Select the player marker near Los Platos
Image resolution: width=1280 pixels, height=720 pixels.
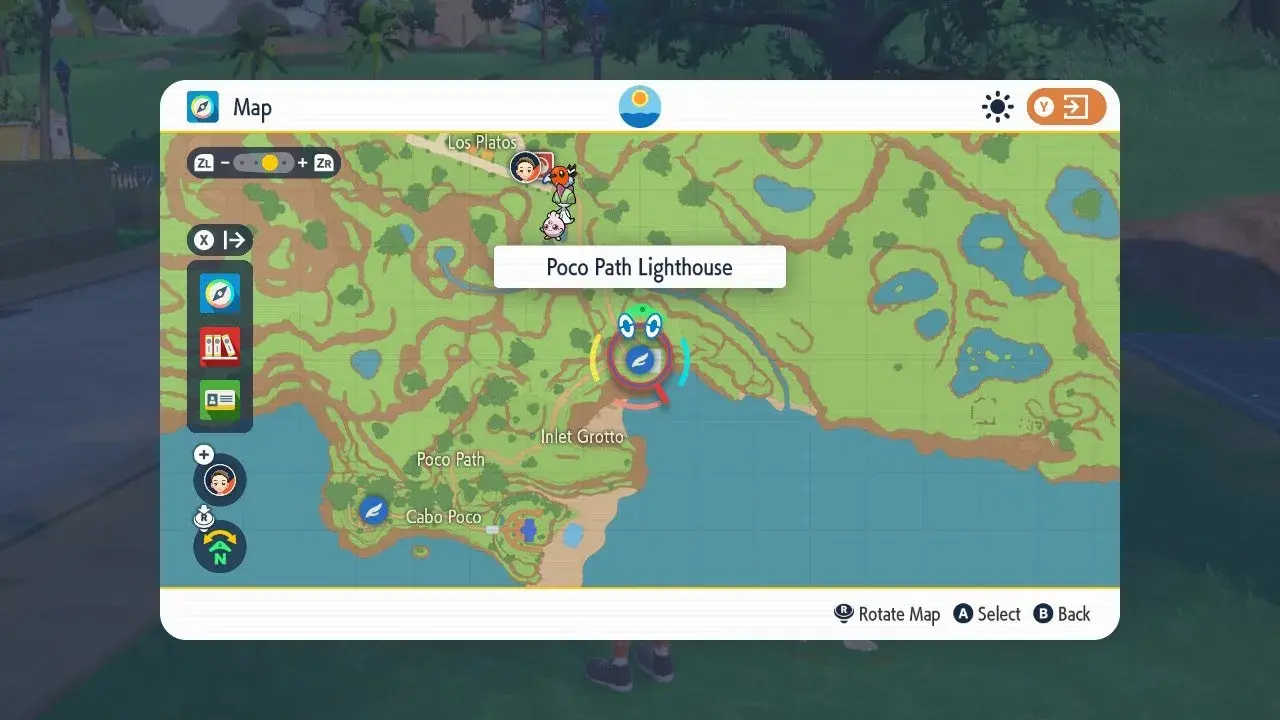526,167
